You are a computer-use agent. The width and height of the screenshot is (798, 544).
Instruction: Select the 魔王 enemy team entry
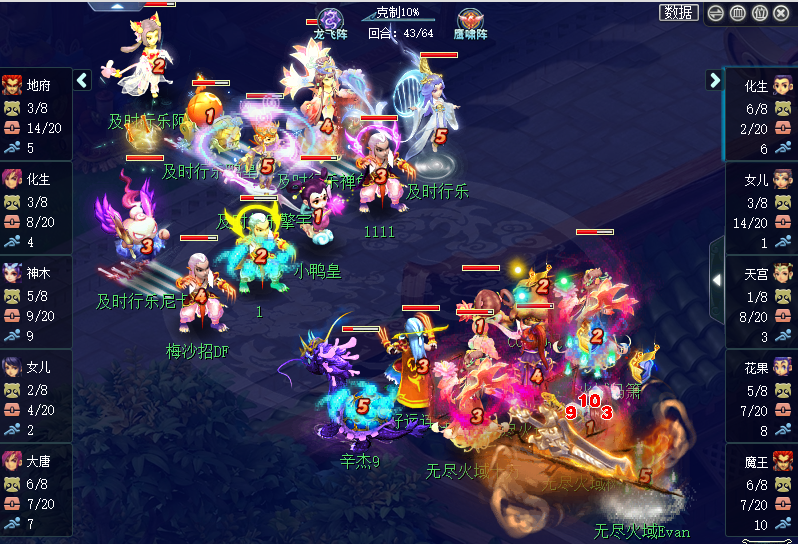pos(760,490)
